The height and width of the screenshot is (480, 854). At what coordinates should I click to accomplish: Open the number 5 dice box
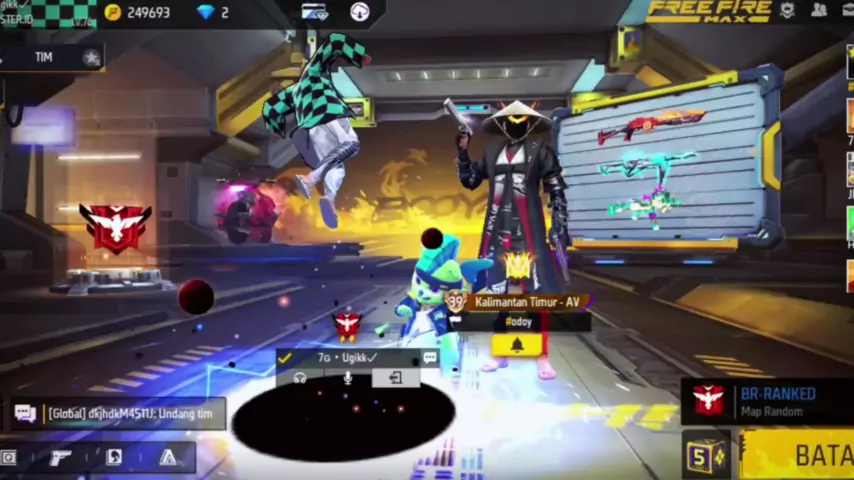[707, 457]
